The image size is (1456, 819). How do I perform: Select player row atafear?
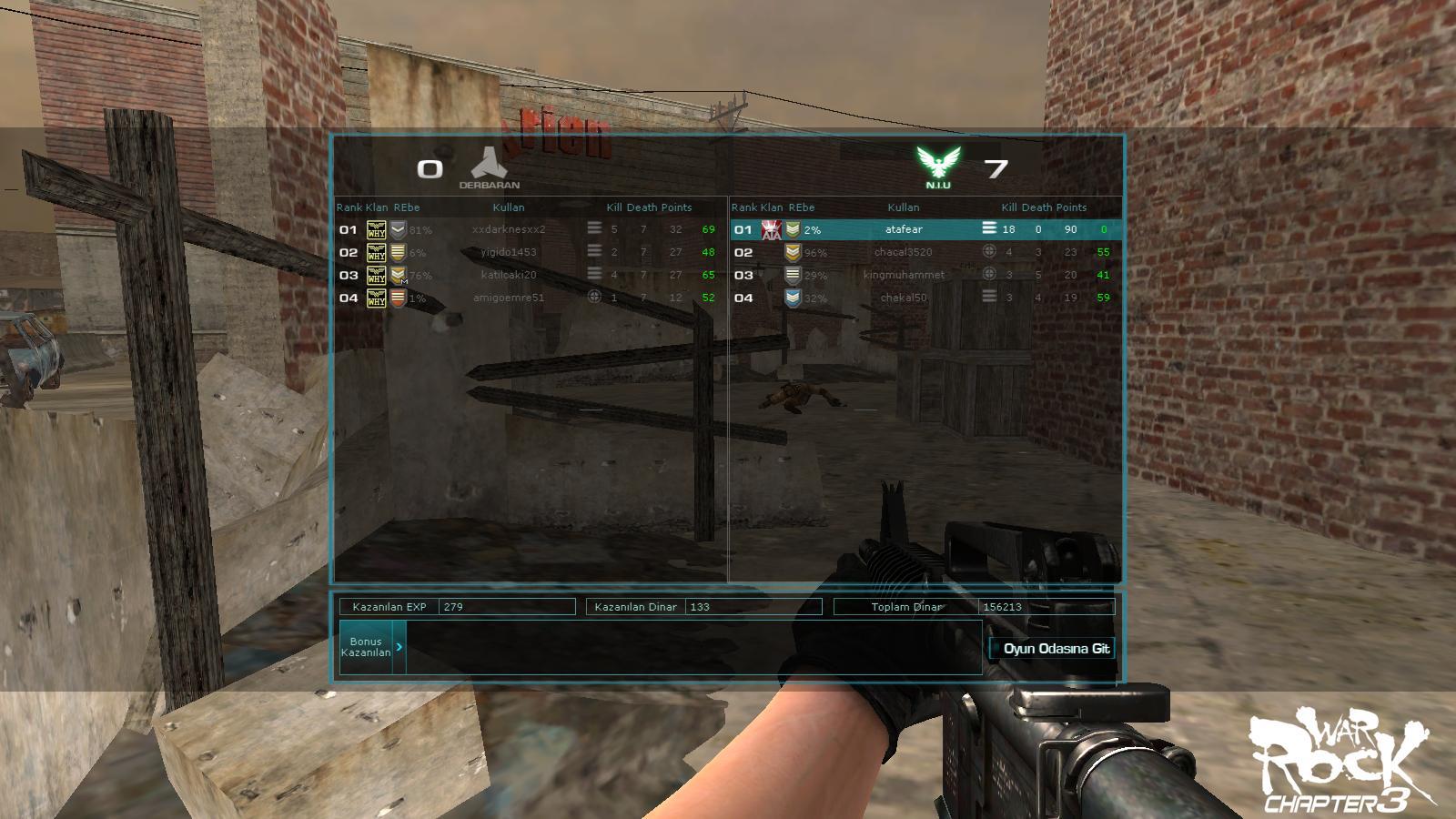[x=904, y=229]
